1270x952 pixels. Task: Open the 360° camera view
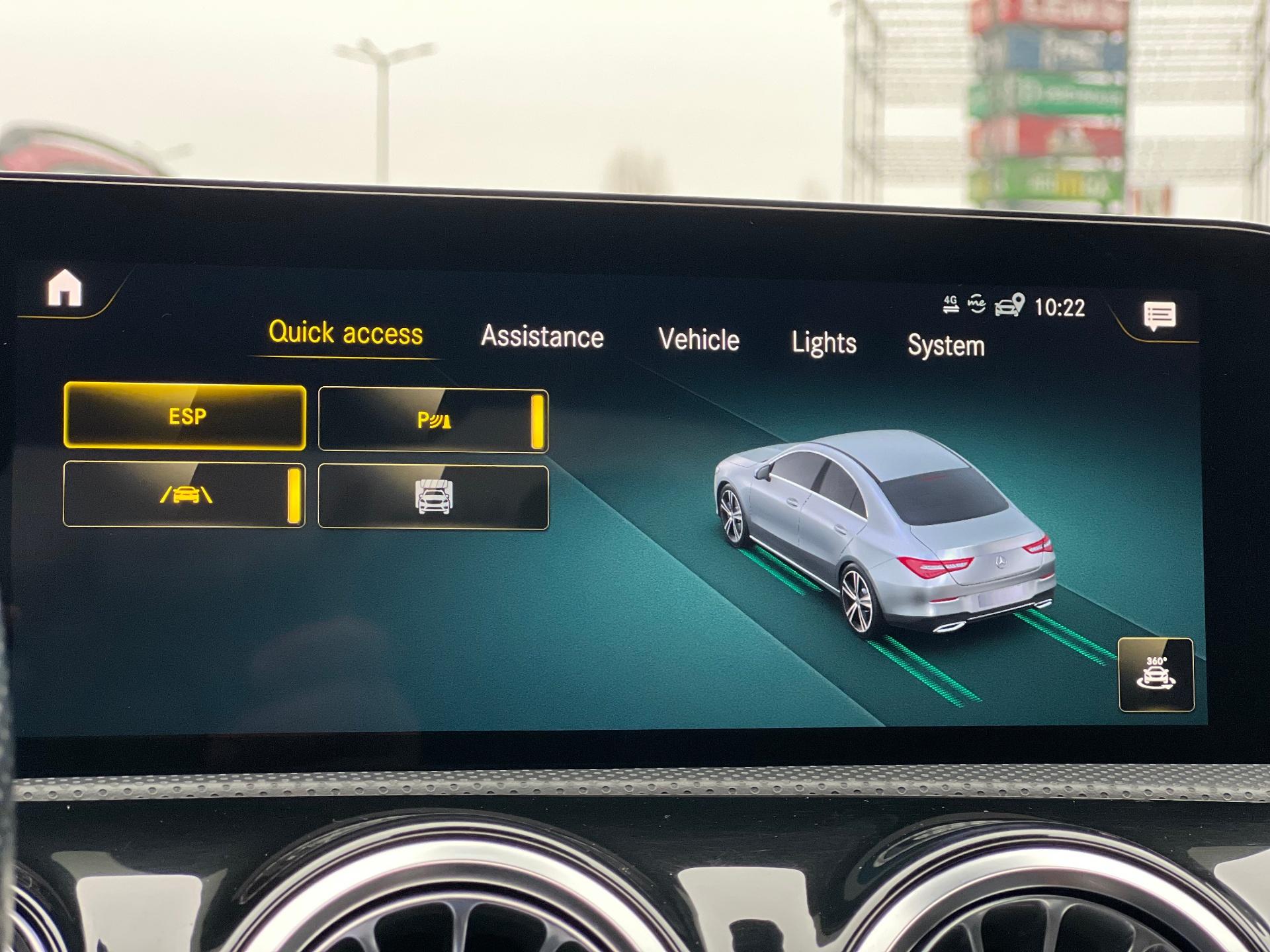1156,674
